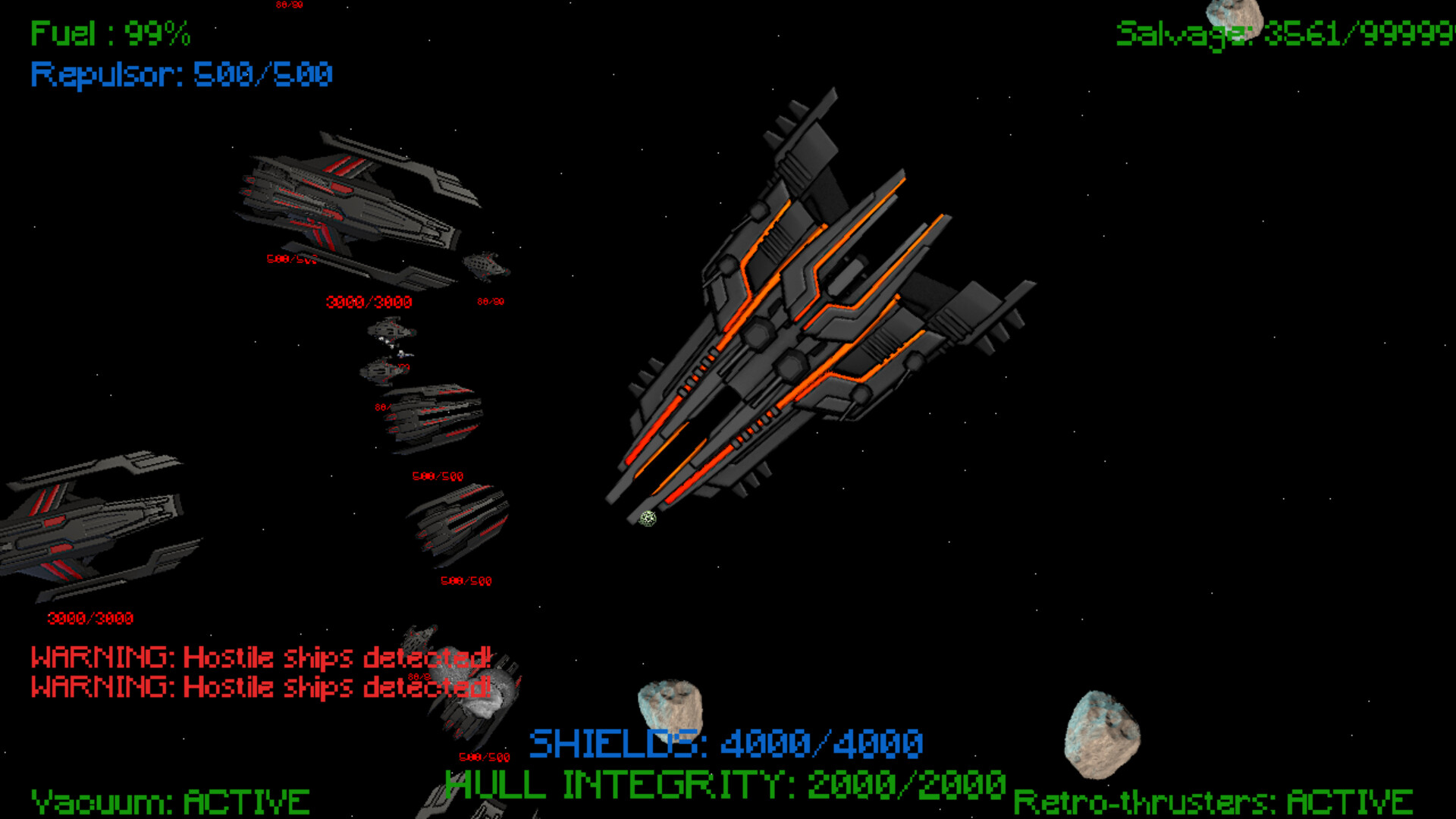The image size is (1456, 819).
Task: Click the Fuel 99% level indicator
Action: [111, 33]
